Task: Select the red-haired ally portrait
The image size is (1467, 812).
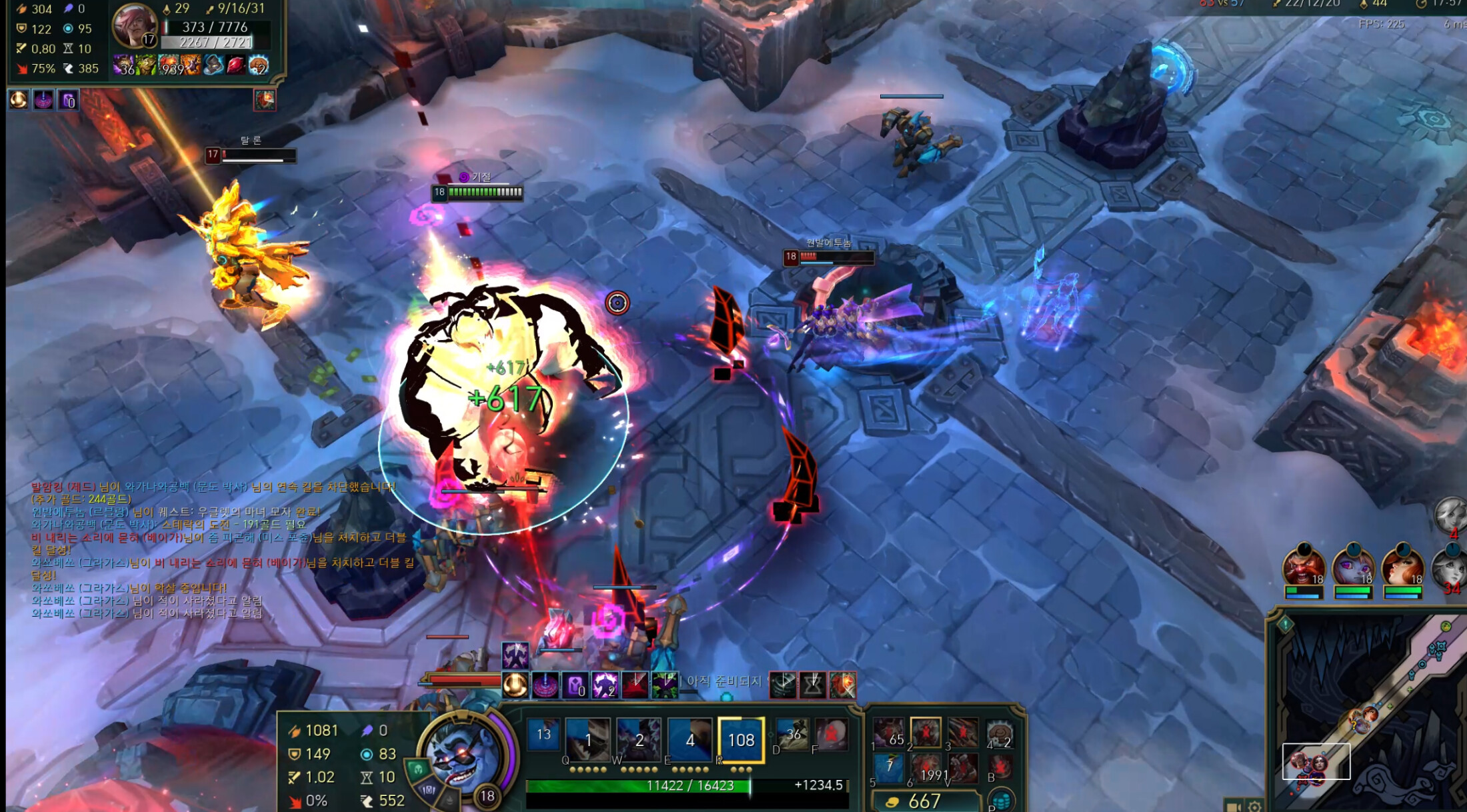Action: click(x=1402, y=566)
